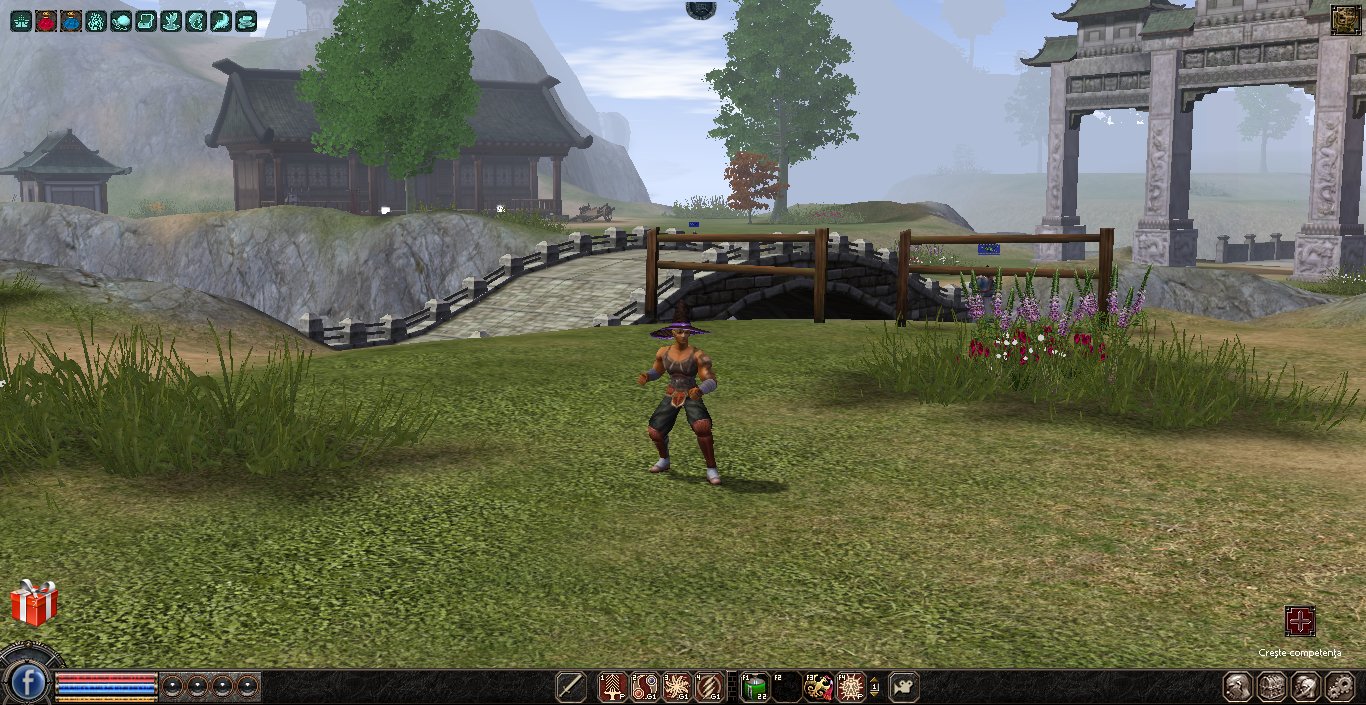Activate skill slot 1 with the sword-and-arrows icon
The height and width of the screenshot is (705, 1366).
point(612,687)
